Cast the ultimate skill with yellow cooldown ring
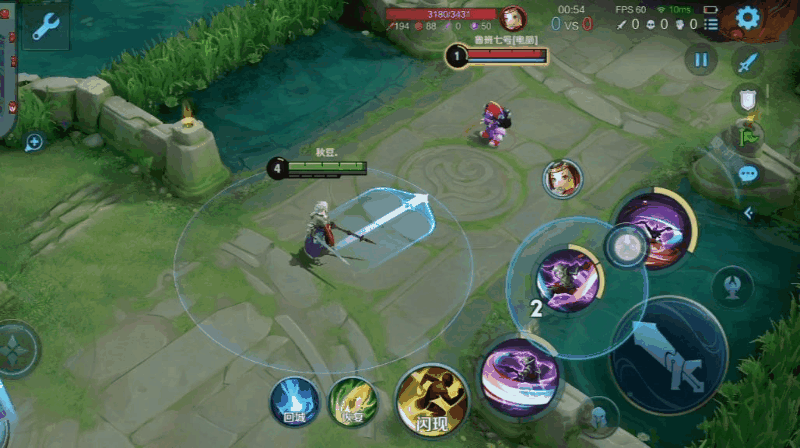 pyautogui.click(x=654, y=228)
